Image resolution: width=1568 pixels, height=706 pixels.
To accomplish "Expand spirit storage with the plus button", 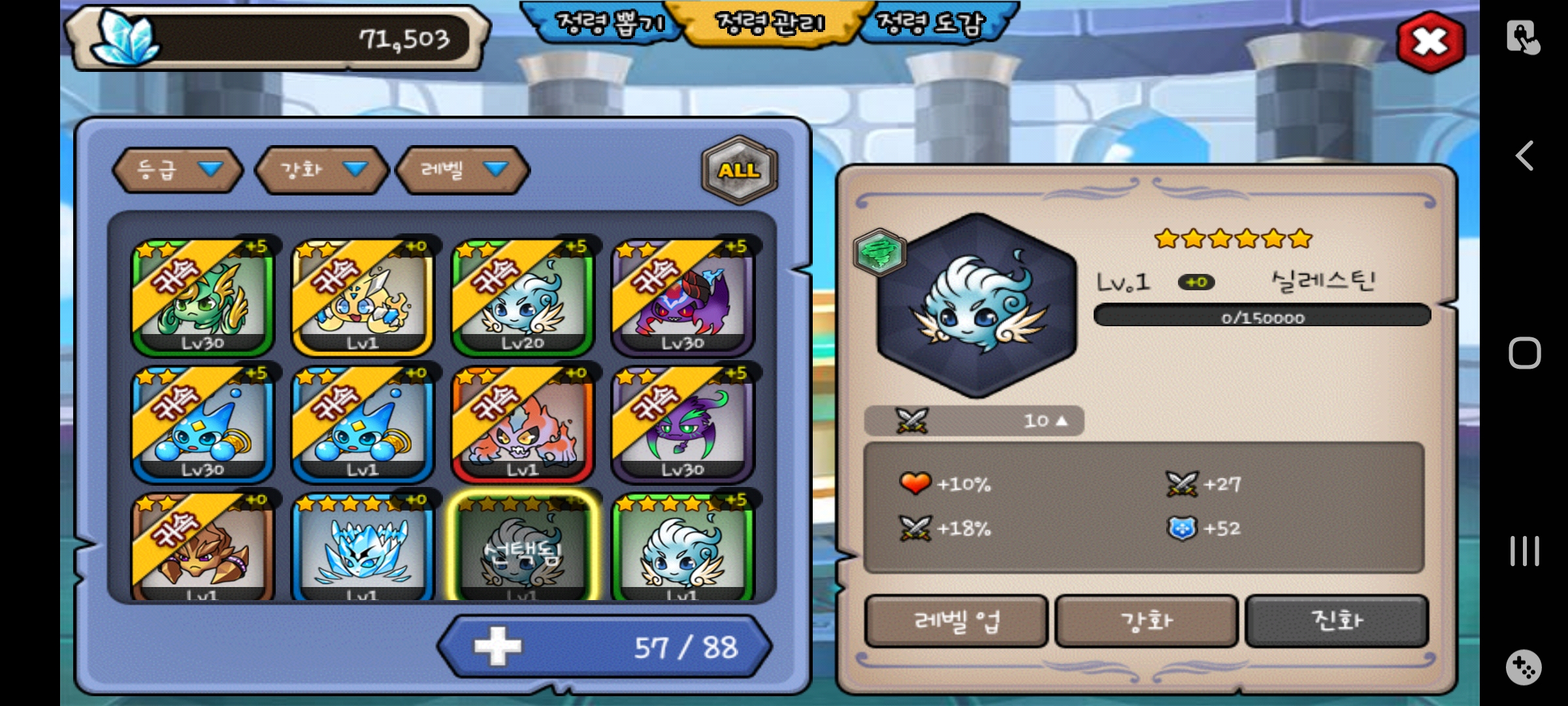I will pos(498,647).
